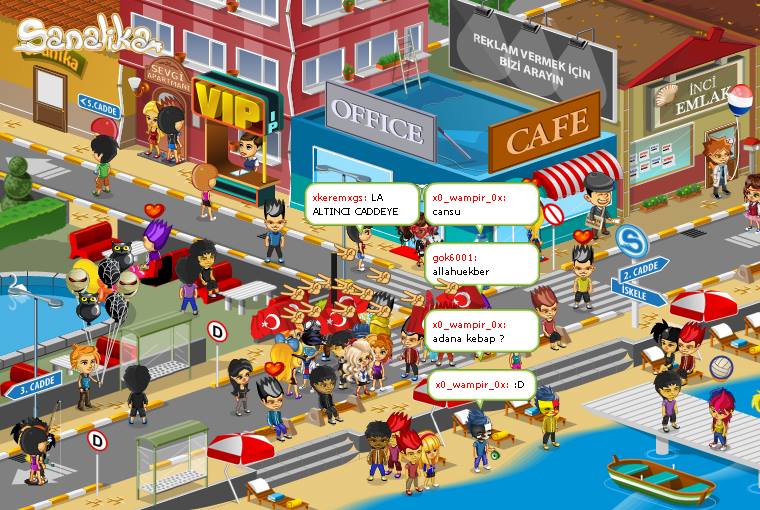Select gok6001's allahuekber chat bubble

(x=482, y=265)
